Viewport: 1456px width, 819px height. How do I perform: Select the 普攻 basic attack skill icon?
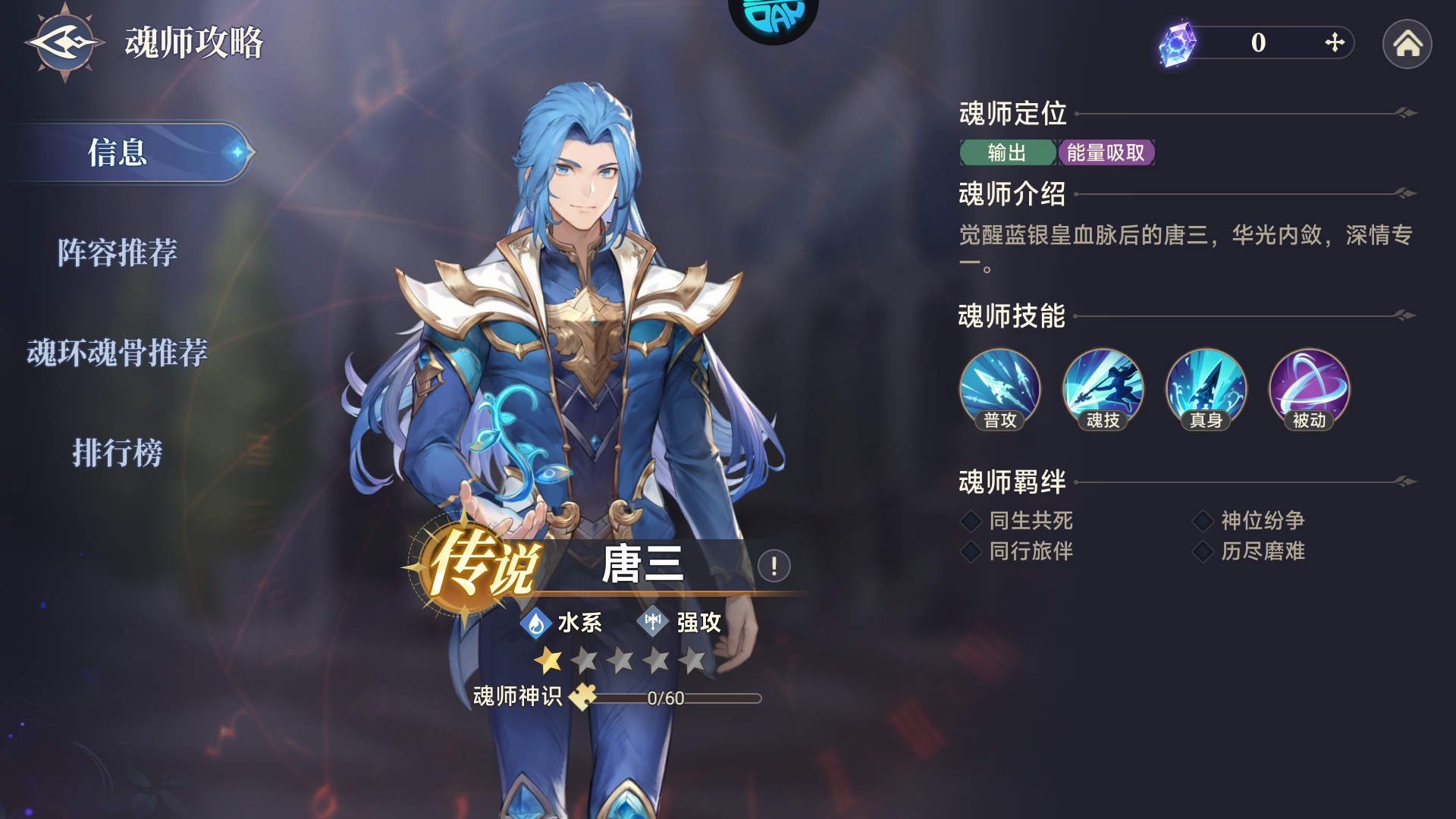coord(999,388)
